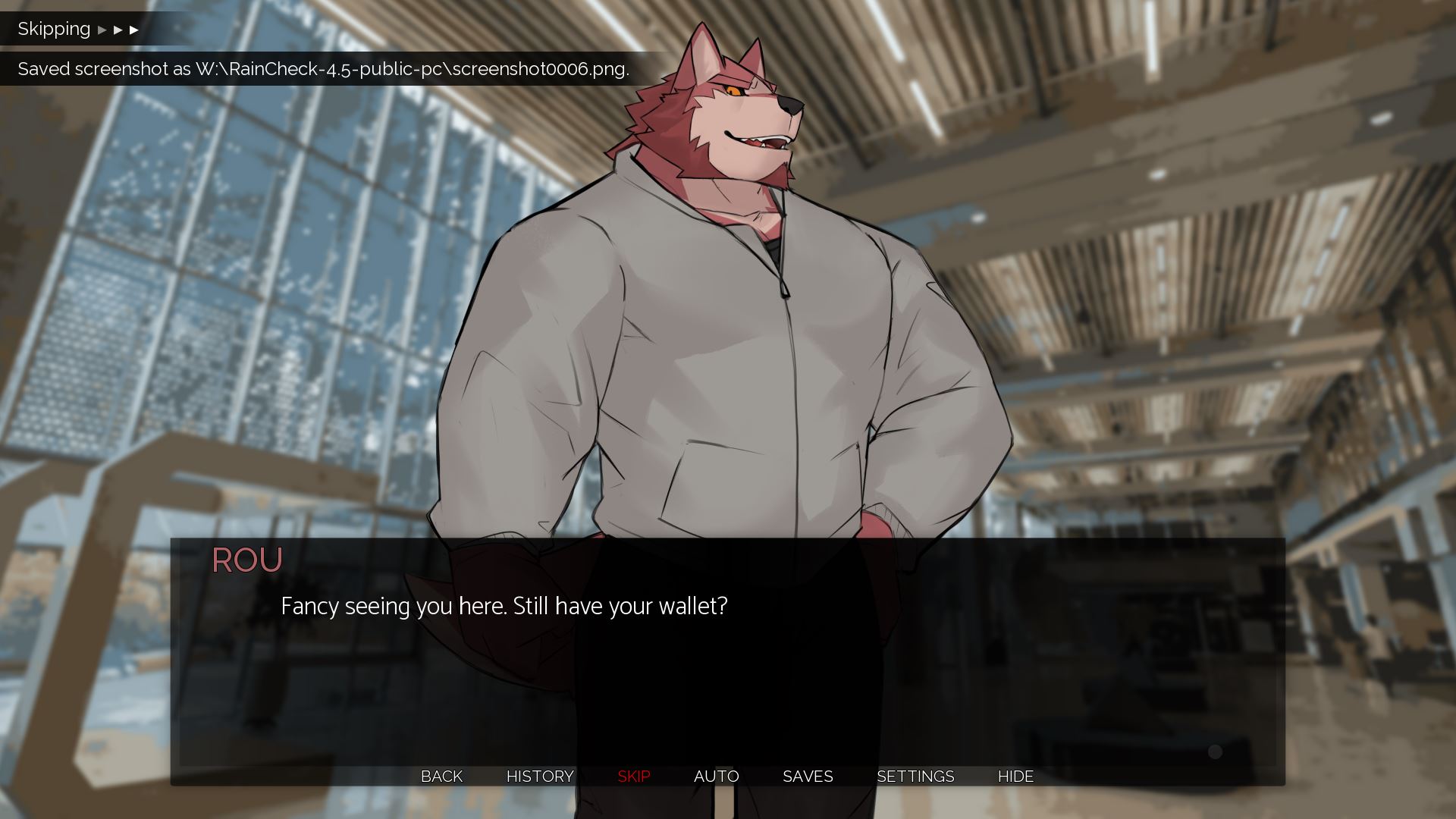
Task: Open the dialogue History log
Action: (x=539, y=776)
